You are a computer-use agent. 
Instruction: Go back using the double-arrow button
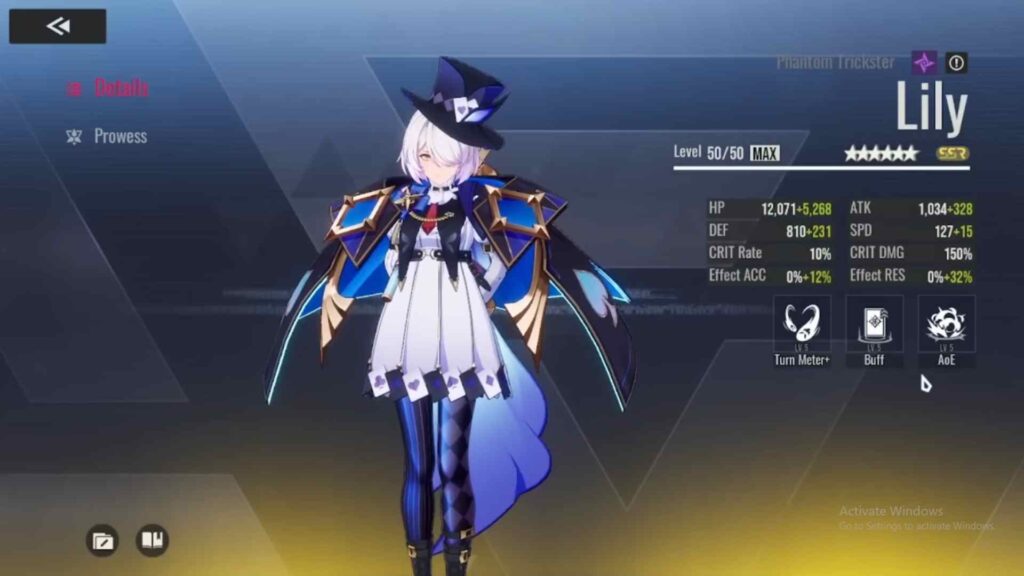(x=57, y=26)
